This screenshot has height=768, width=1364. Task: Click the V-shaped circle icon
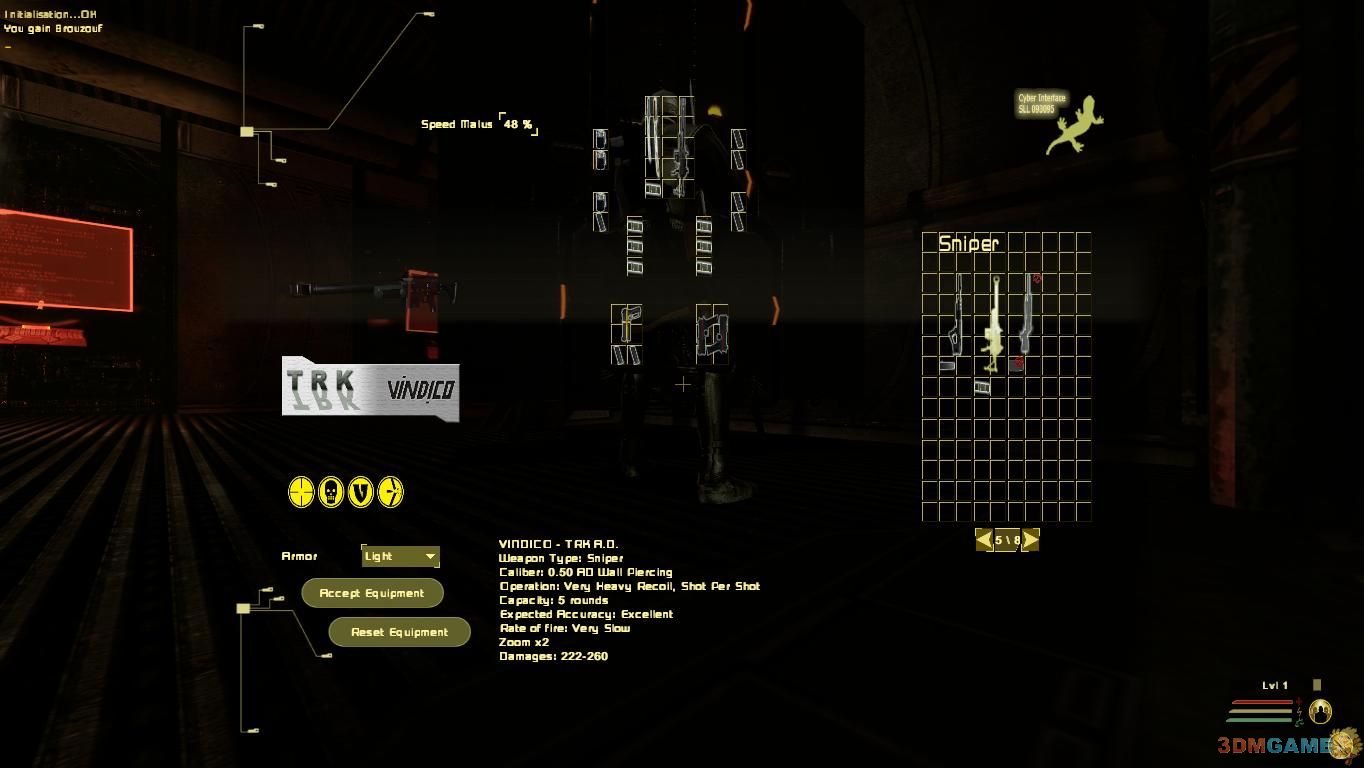tap(361, 492)
